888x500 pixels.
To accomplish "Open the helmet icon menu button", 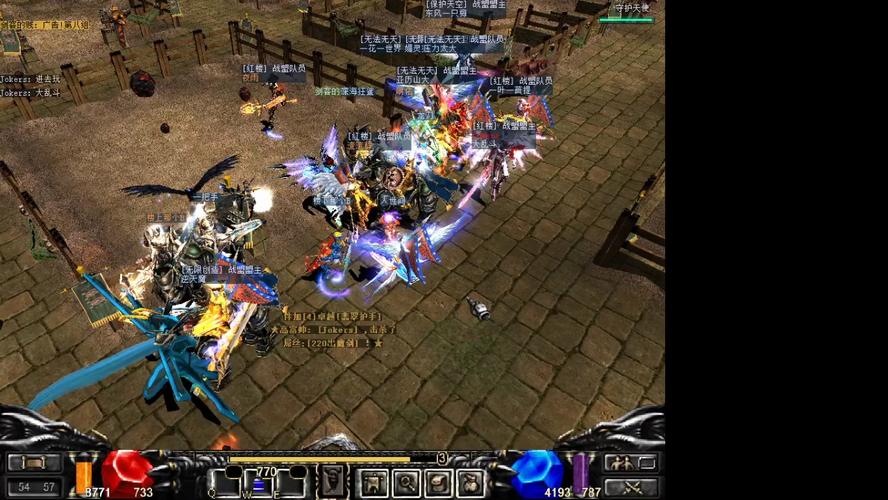I will [439, 483].
